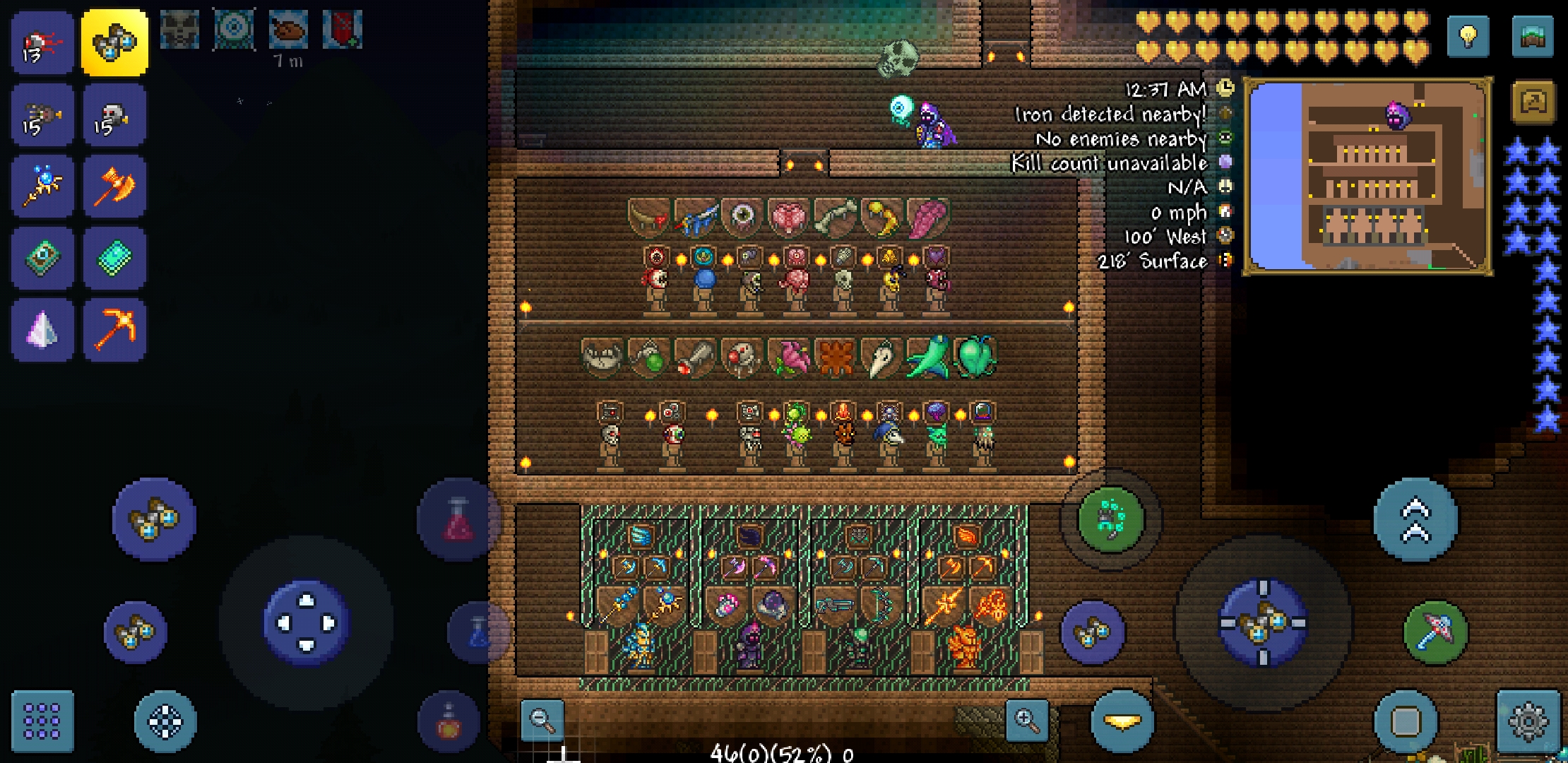The width and height of the screenshot is (1568, 763).
Task: Open the grid hotbar menu bottom left
Action: pyautogui.click(x=42, y=722)
